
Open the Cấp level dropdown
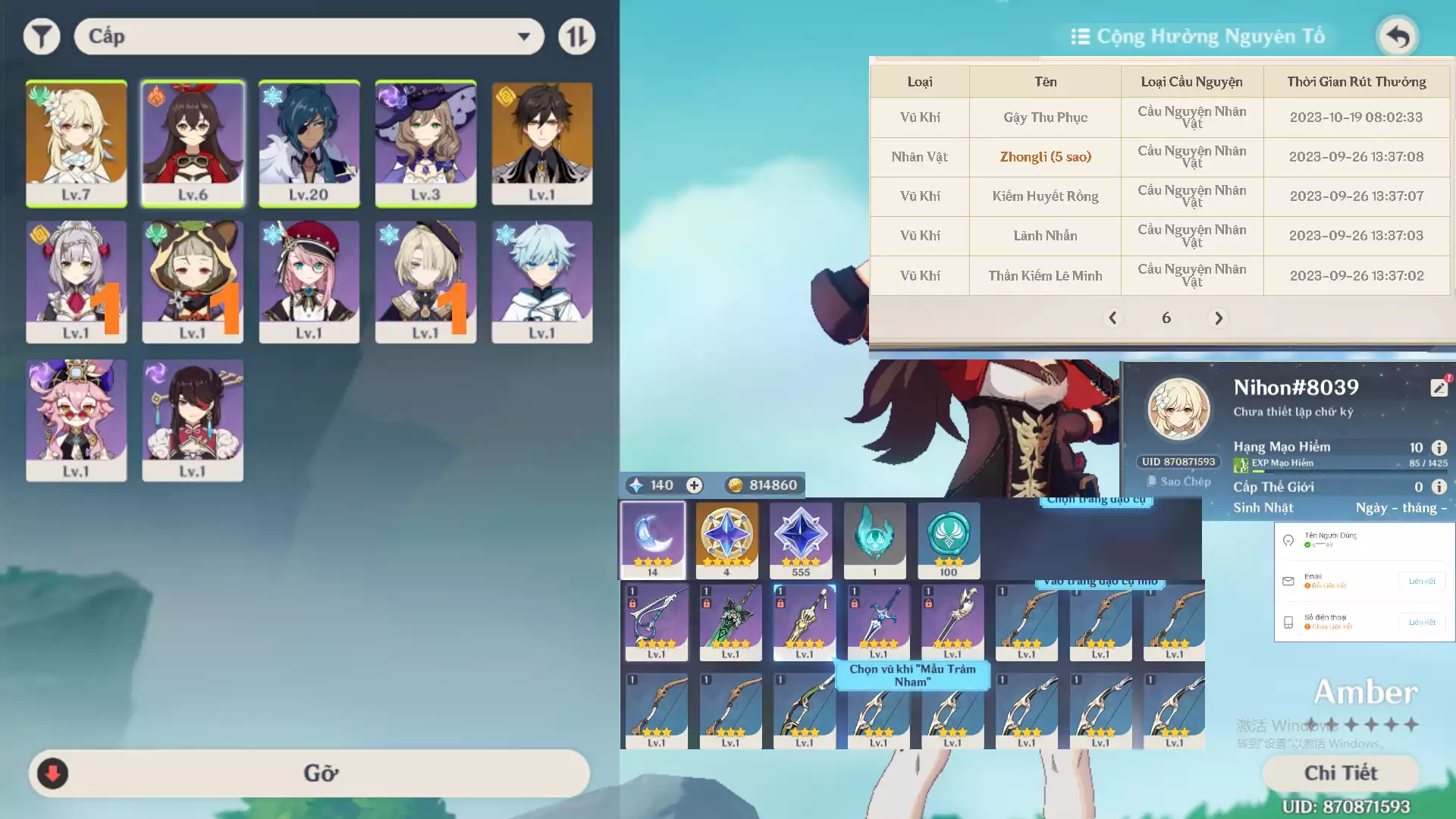click(x=307, y=36)
